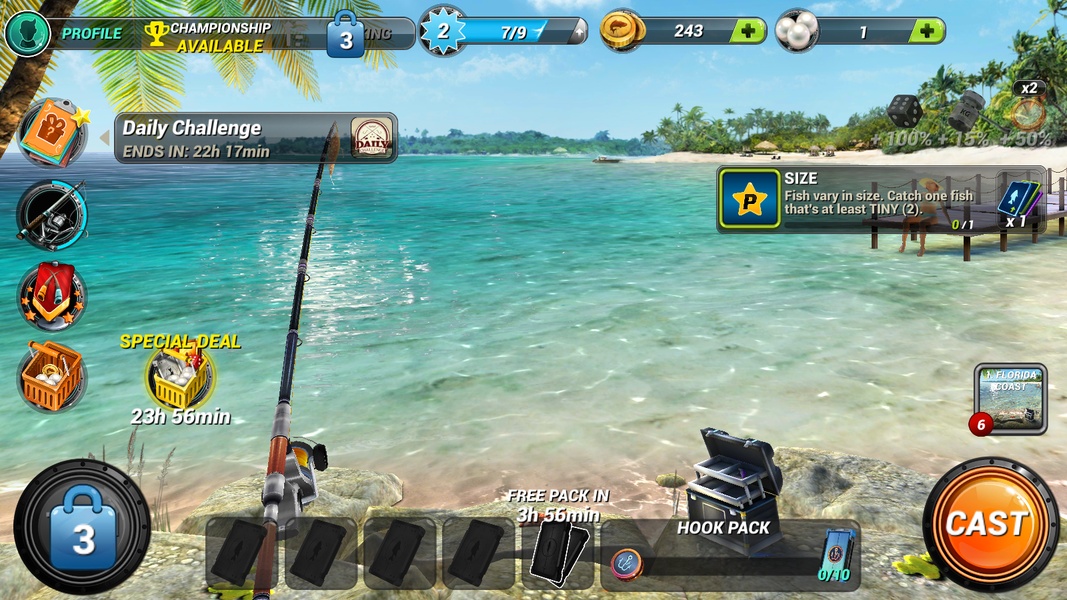Add more gold coins
The width and height of the screenshot is (1067, 600).
point(747,31)
